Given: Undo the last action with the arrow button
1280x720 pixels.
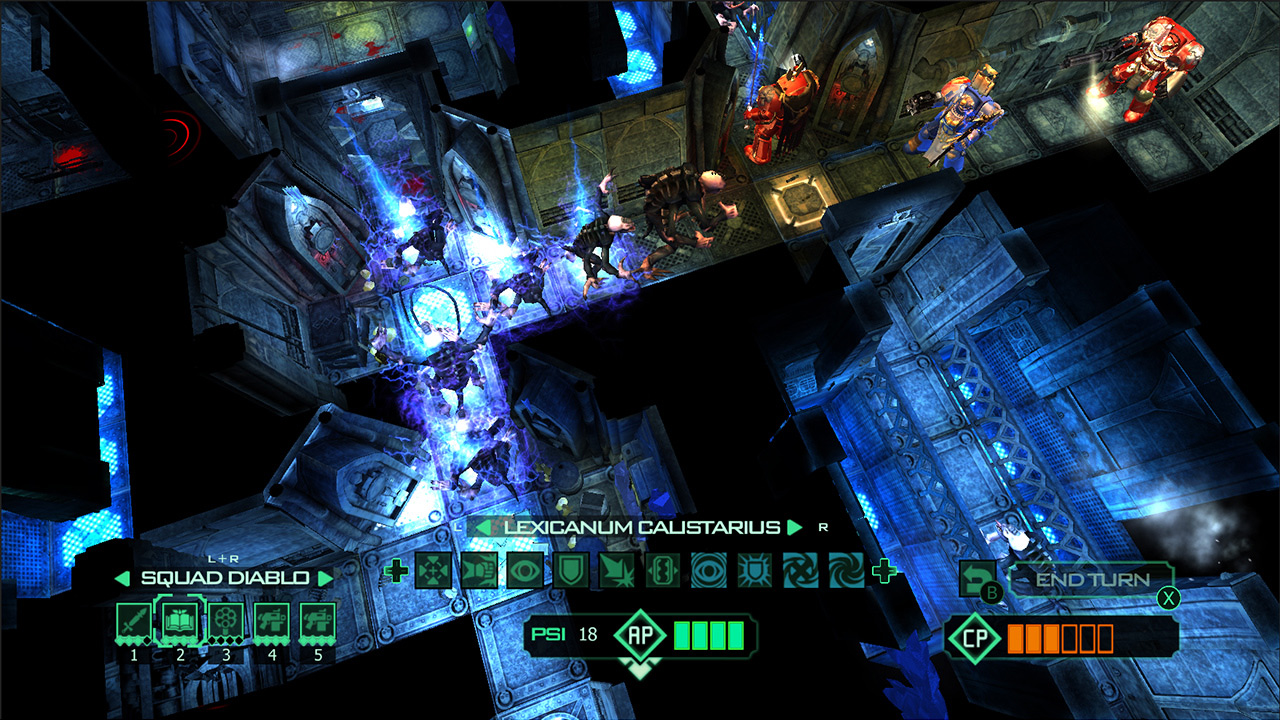Looking at the screenshot, I should coord(976,576).
